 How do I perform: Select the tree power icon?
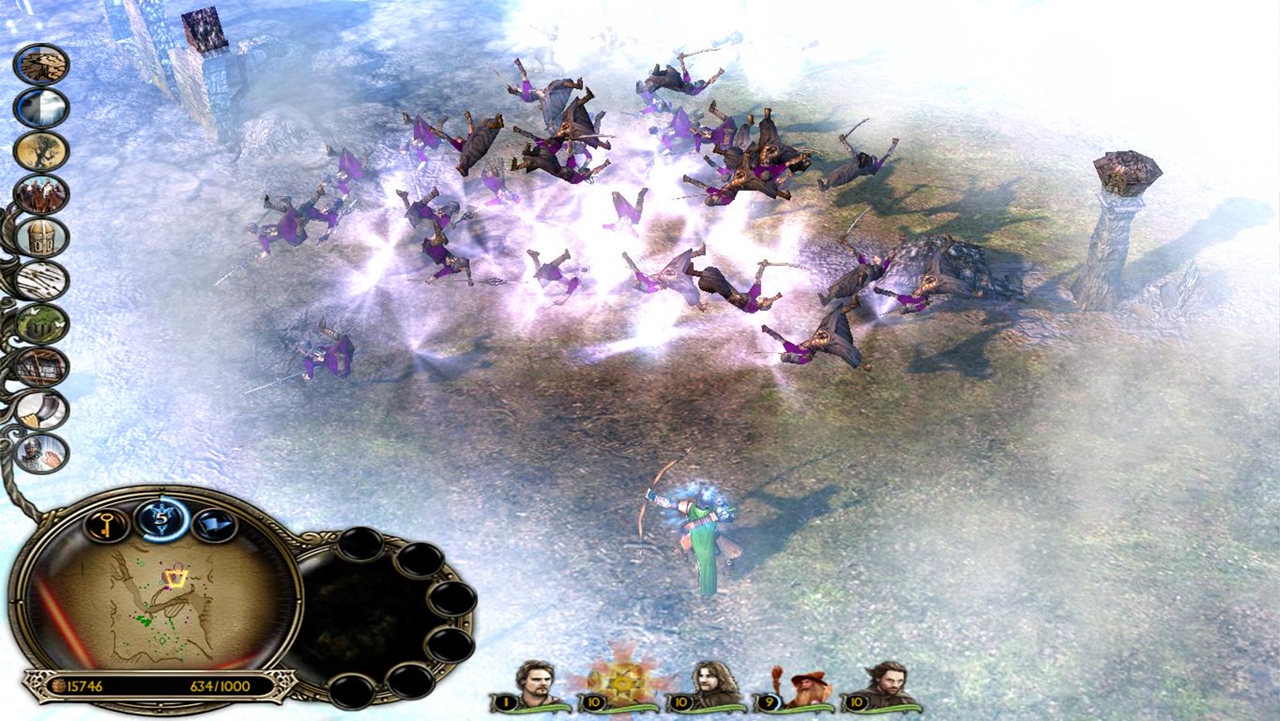pos(41,151)
